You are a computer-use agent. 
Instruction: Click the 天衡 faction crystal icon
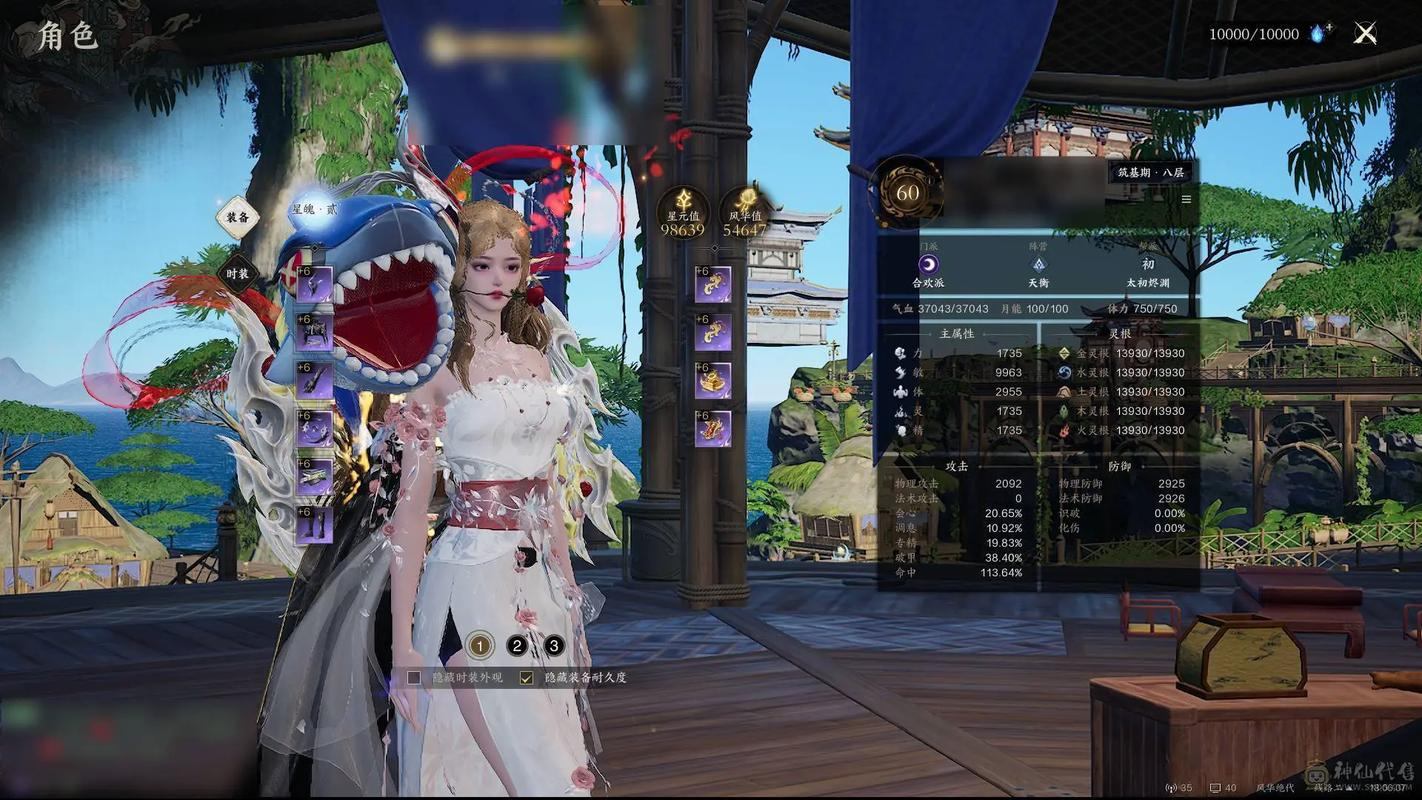pos(1040,263)
